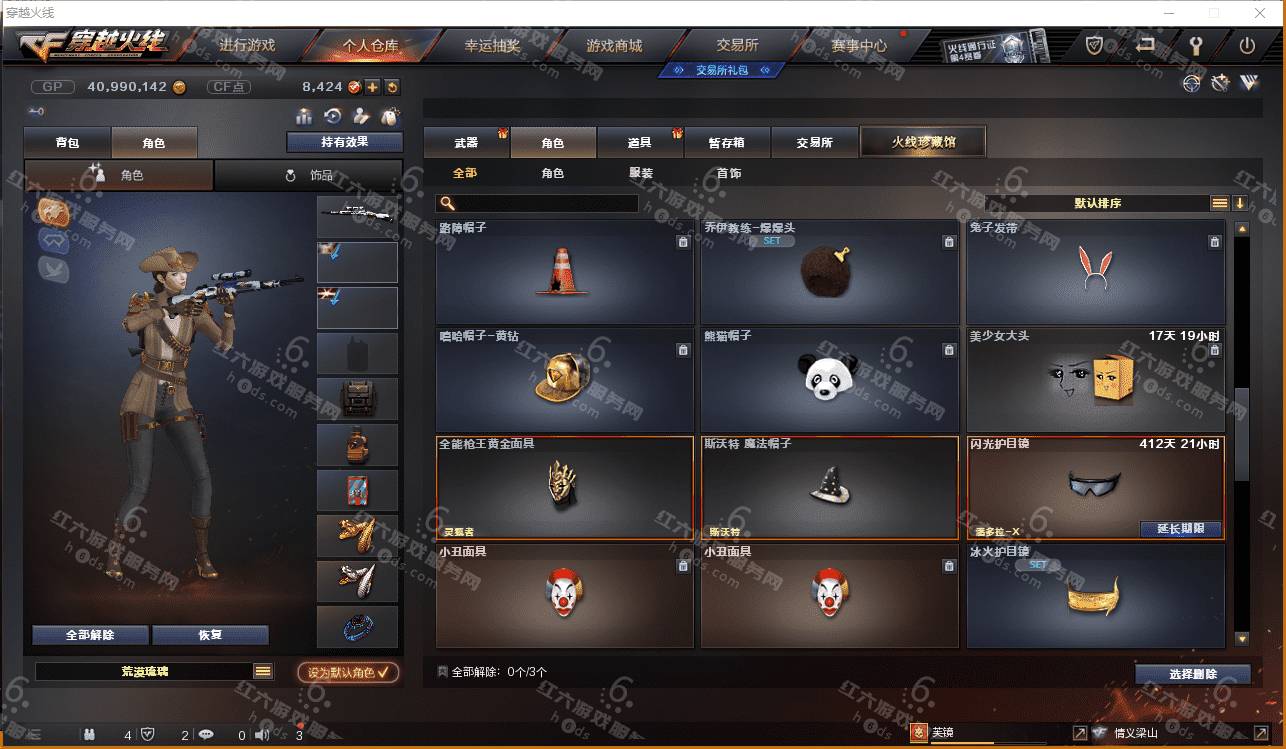
Task: Open the 赛事中心 tournament center
Action: tap(858, 46)
